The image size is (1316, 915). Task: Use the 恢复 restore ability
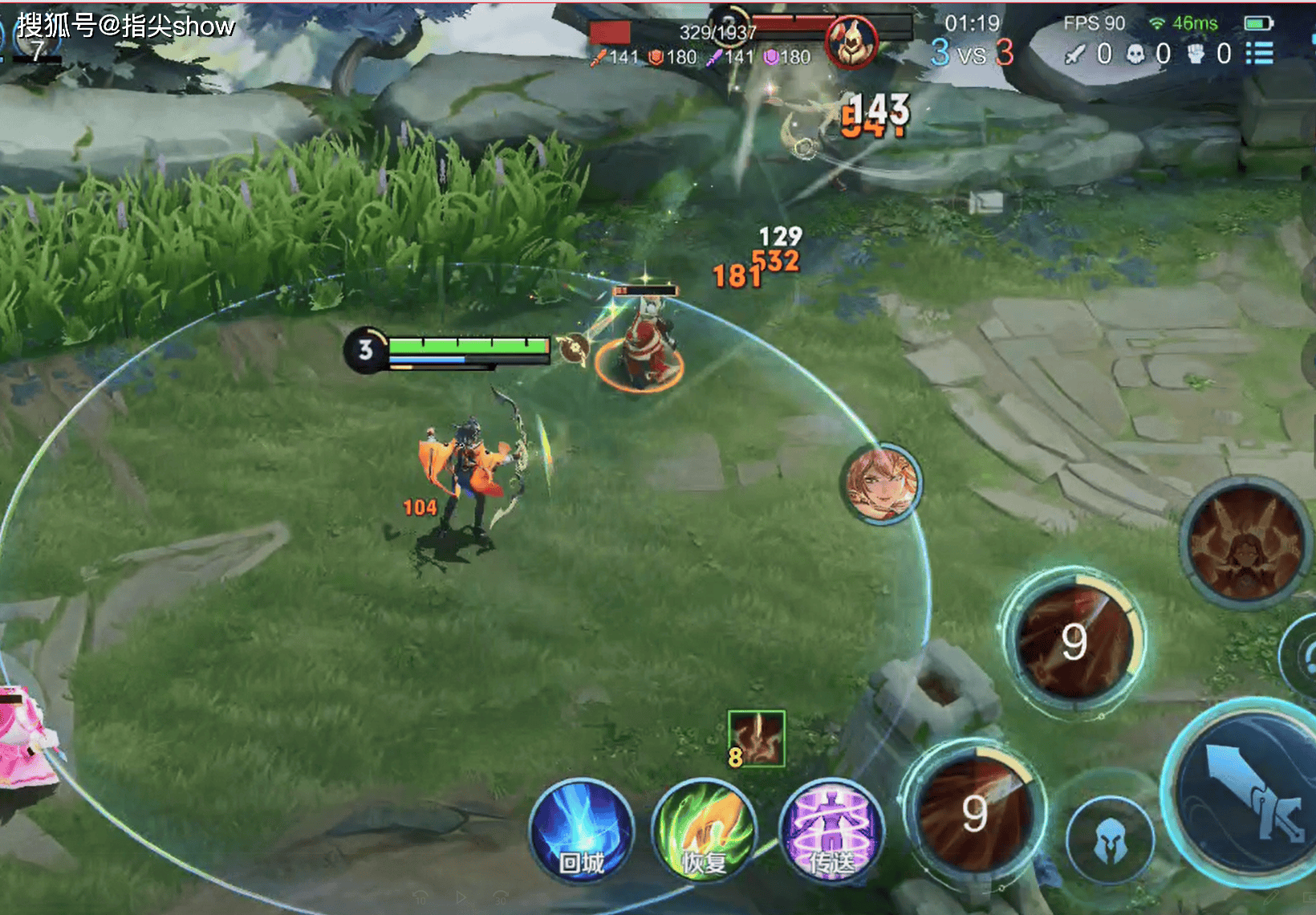[x=704, y=831]
